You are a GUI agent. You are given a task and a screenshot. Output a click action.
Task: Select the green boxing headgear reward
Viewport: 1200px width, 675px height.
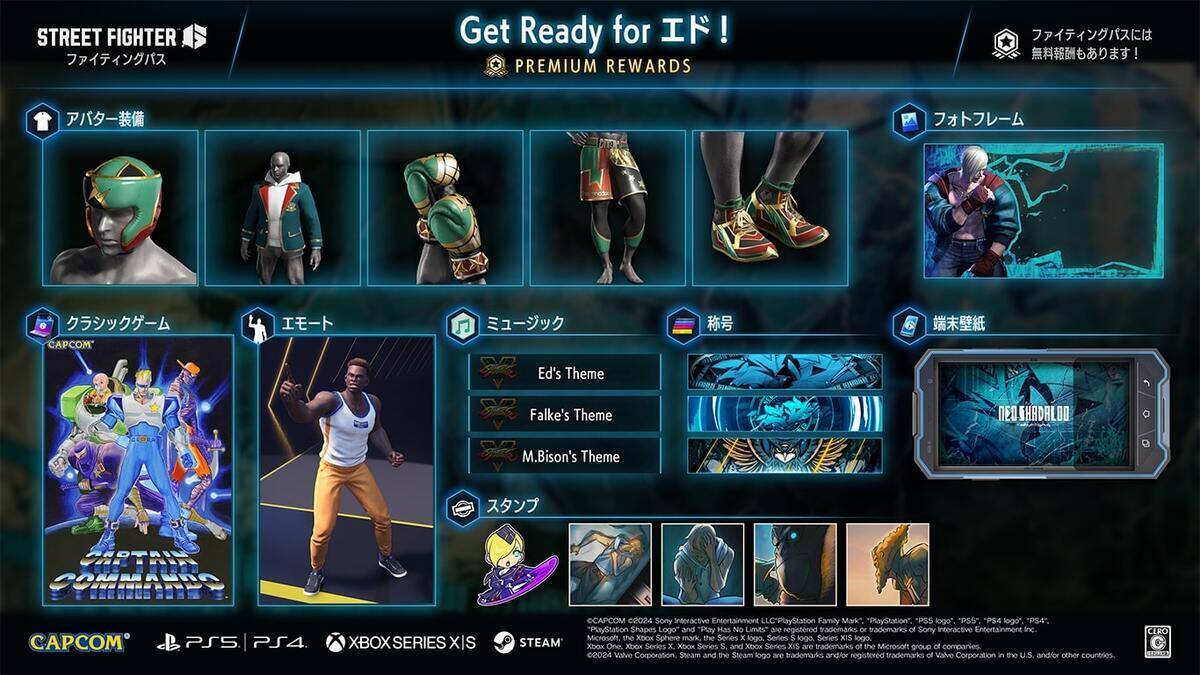tap(120, 208)
